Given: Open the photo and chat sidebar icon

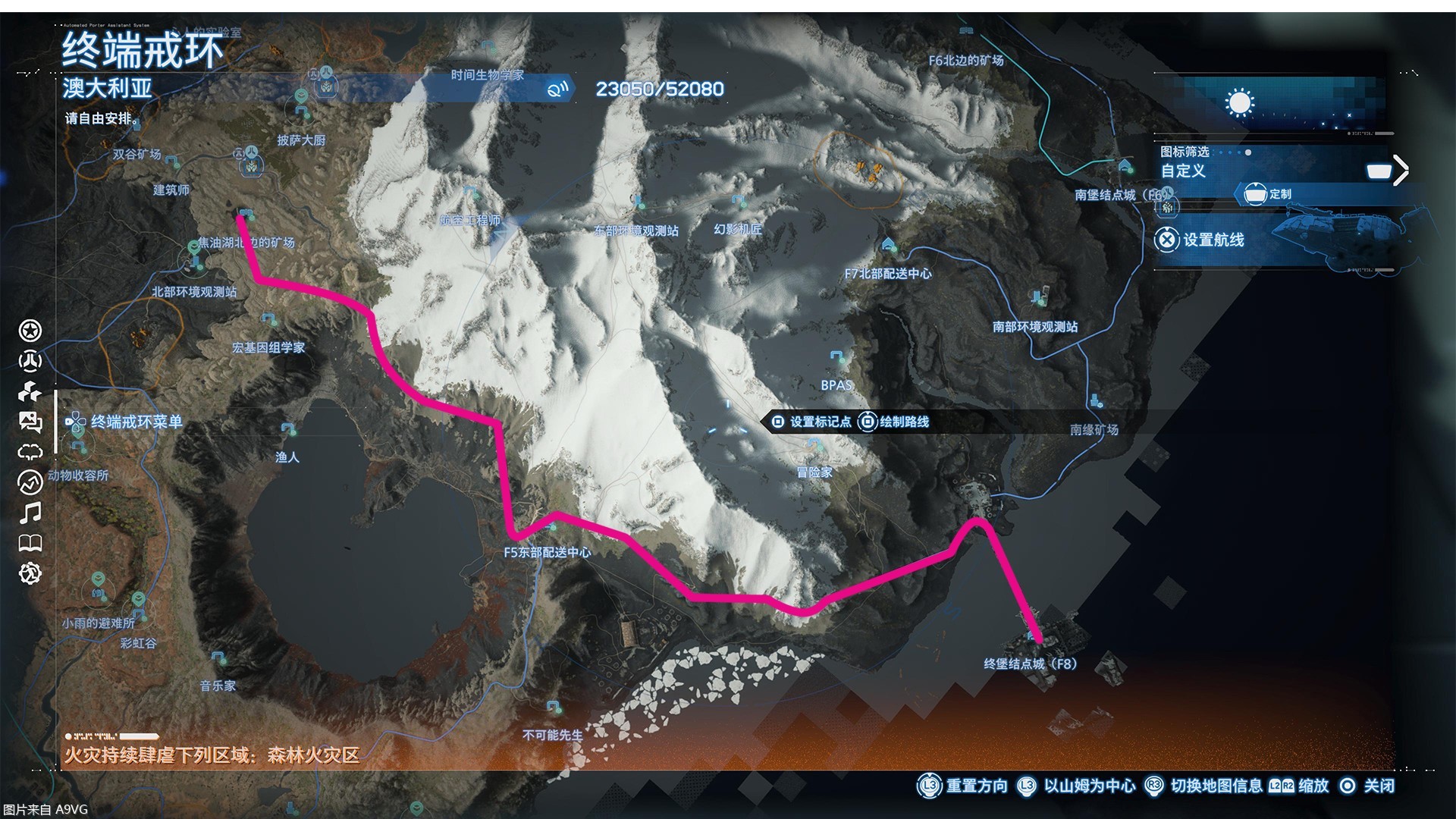Looking at the screenshot, I should (30, 422).
